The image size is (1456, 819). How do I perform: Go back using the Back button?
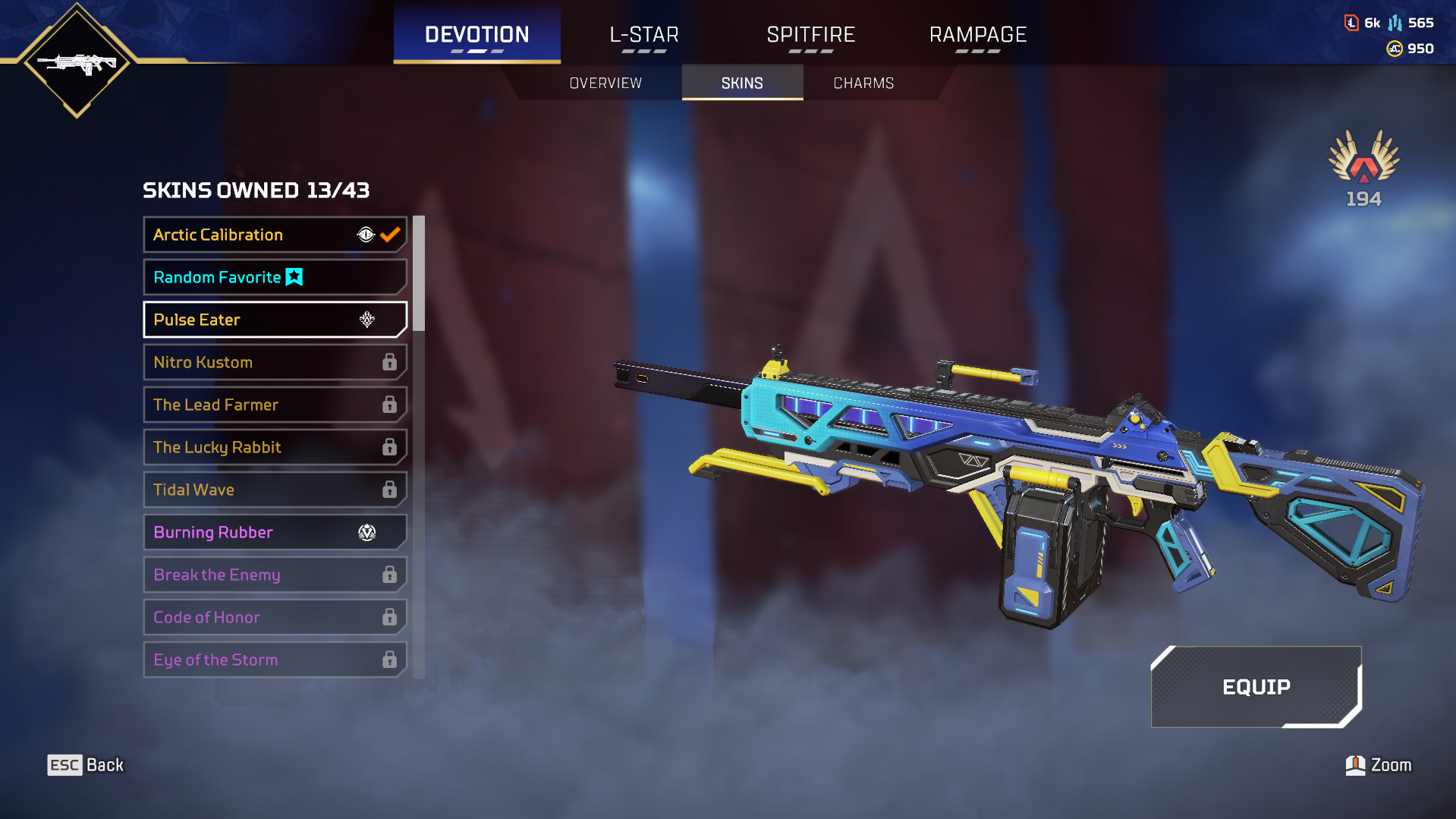tap(86, 765)
